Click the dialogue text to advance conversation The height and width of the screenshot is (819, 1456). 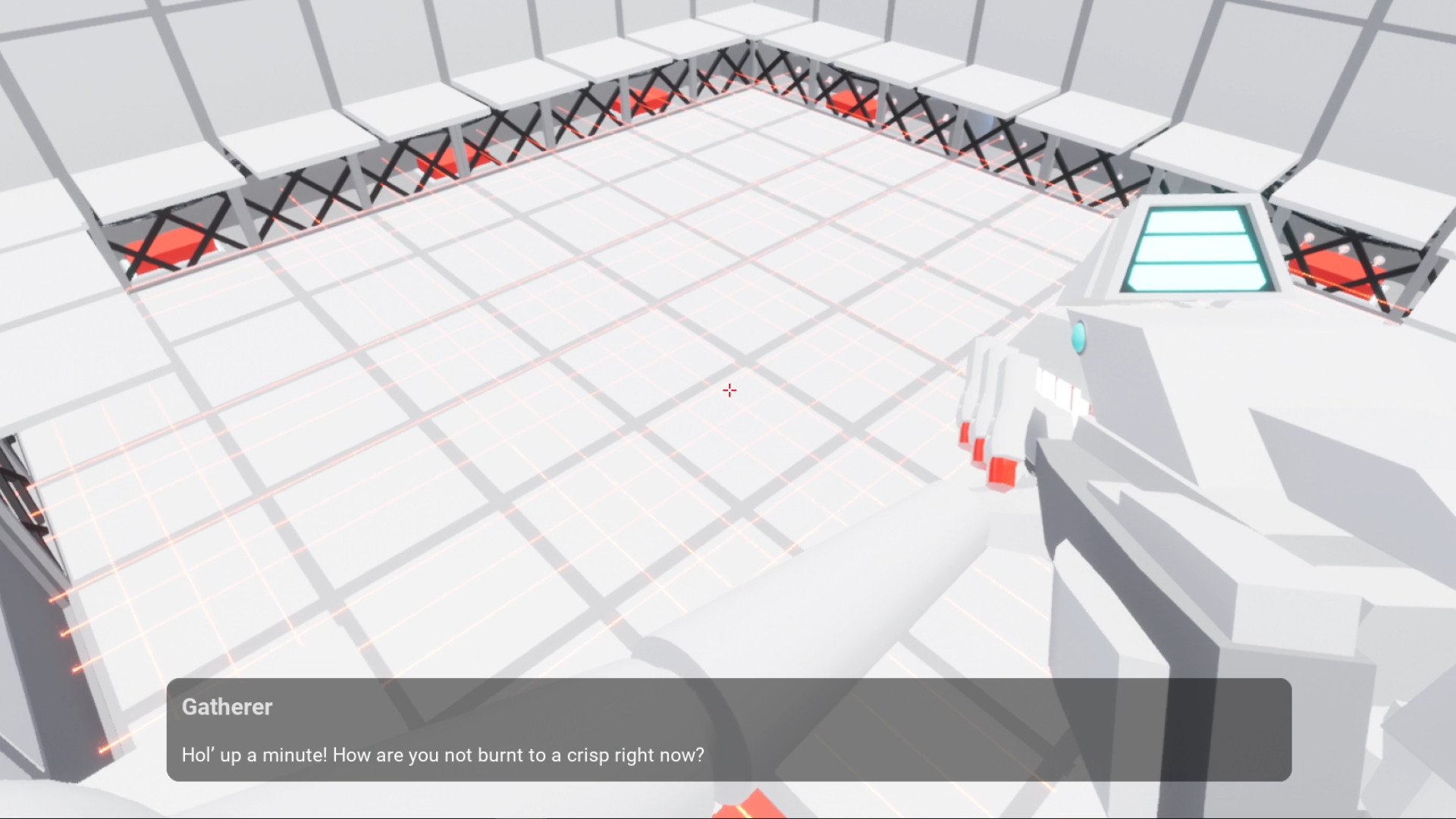[442, 755]
